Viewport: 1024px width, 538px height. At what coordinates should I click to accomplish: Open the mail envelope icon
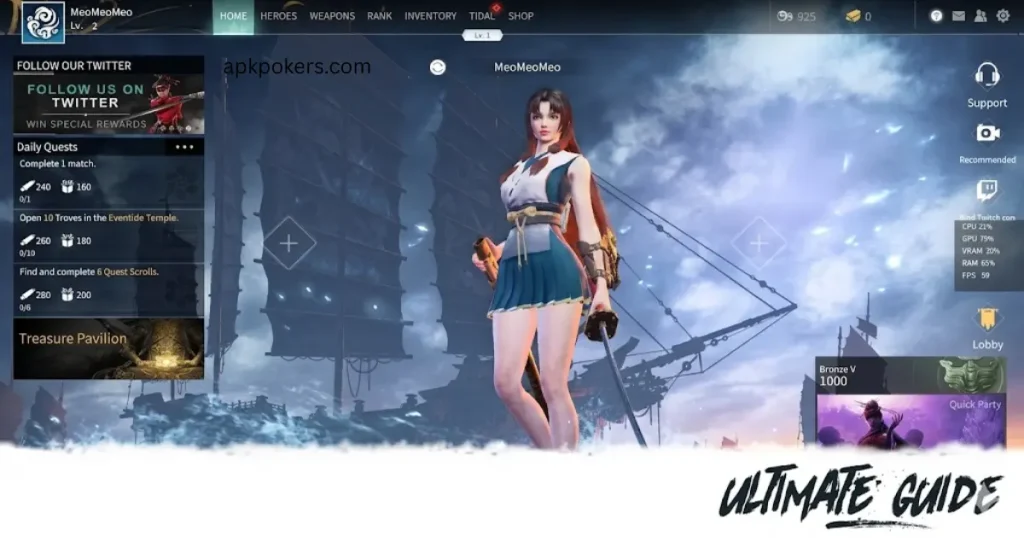(x=959, y=16)
